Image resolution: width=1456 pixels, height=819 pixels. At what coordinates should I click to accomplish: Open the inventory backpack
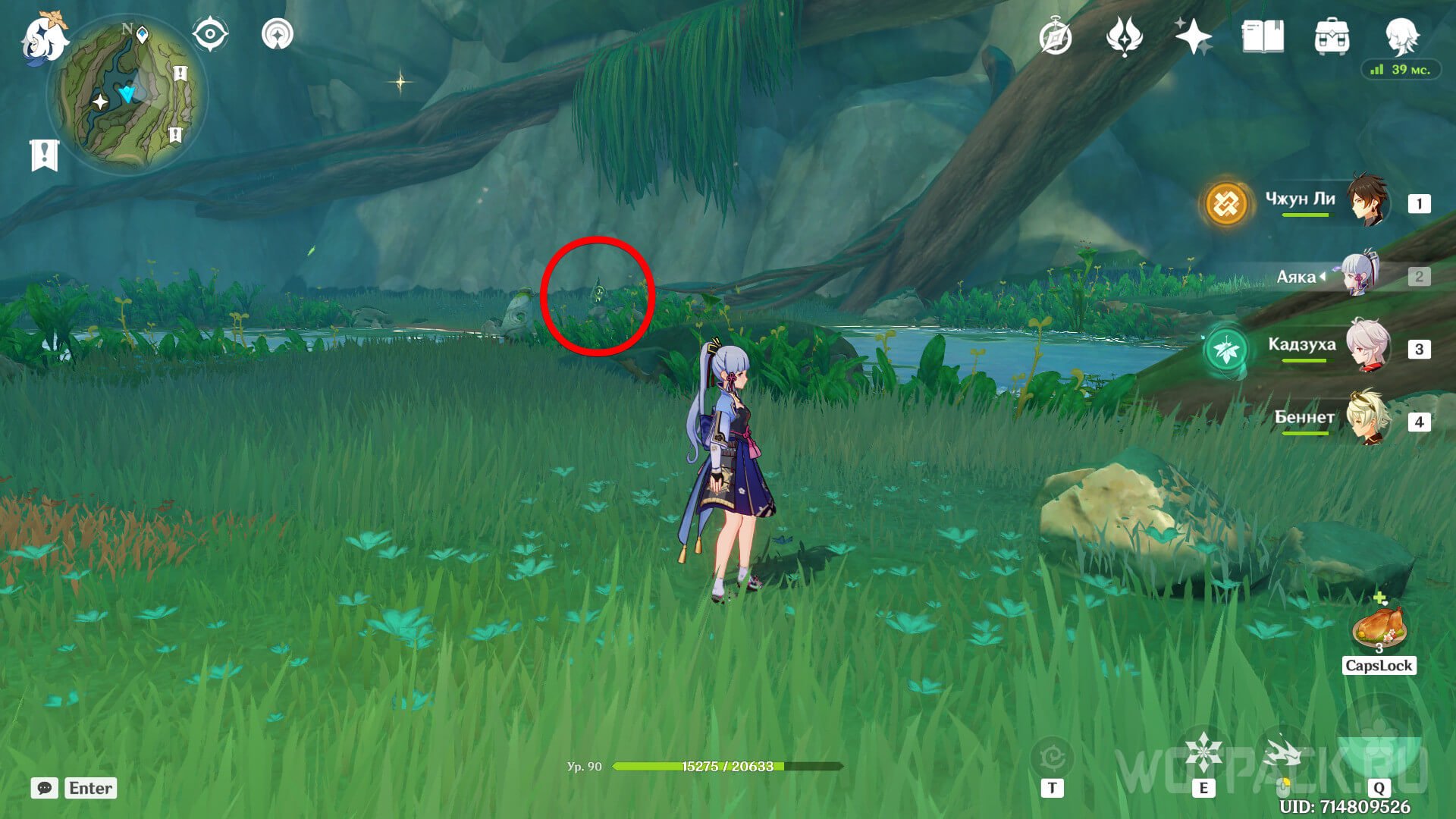1332,36
